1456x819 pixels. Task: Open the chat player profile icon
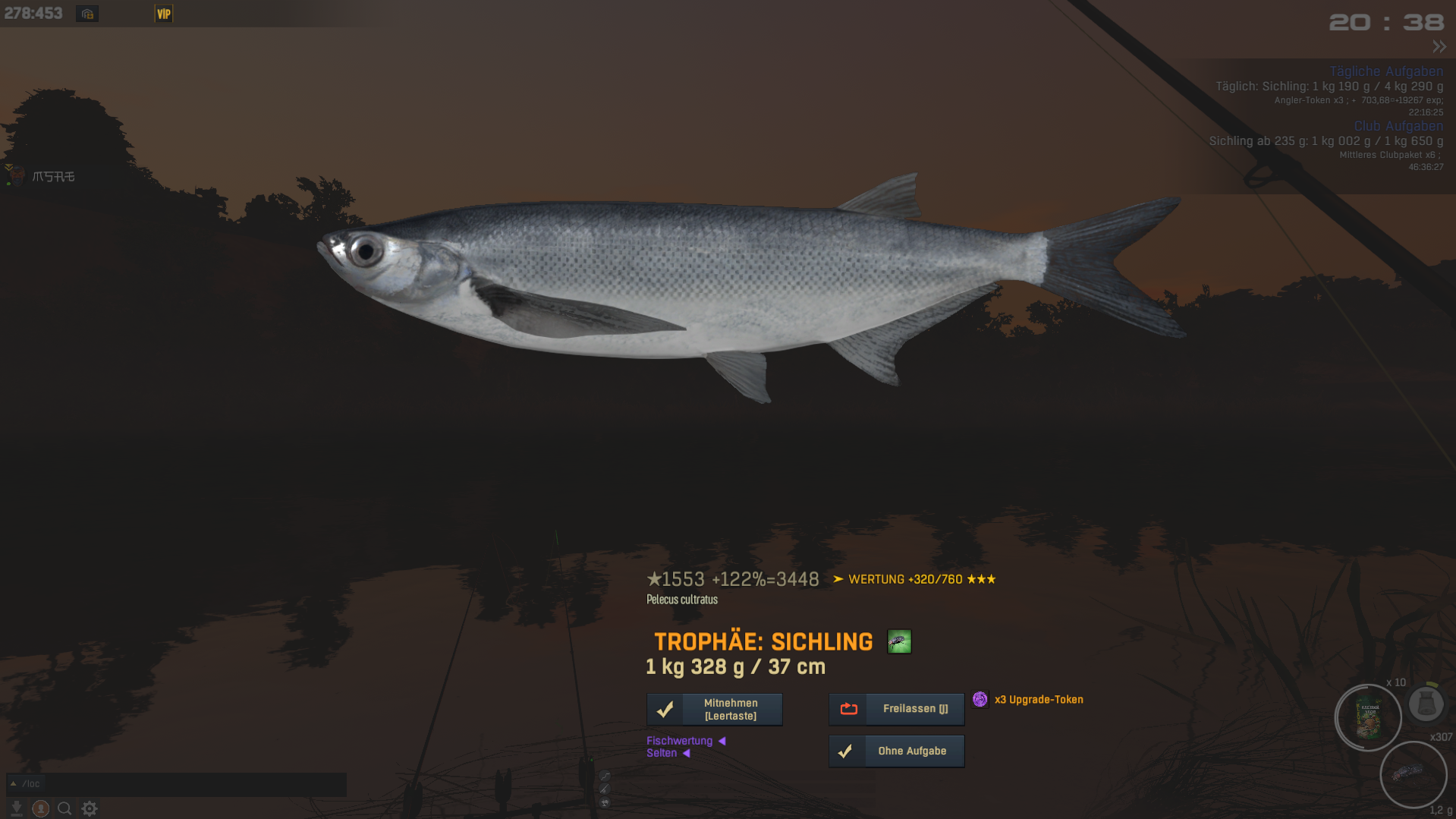pyautogui.click(x=41, y=808)
